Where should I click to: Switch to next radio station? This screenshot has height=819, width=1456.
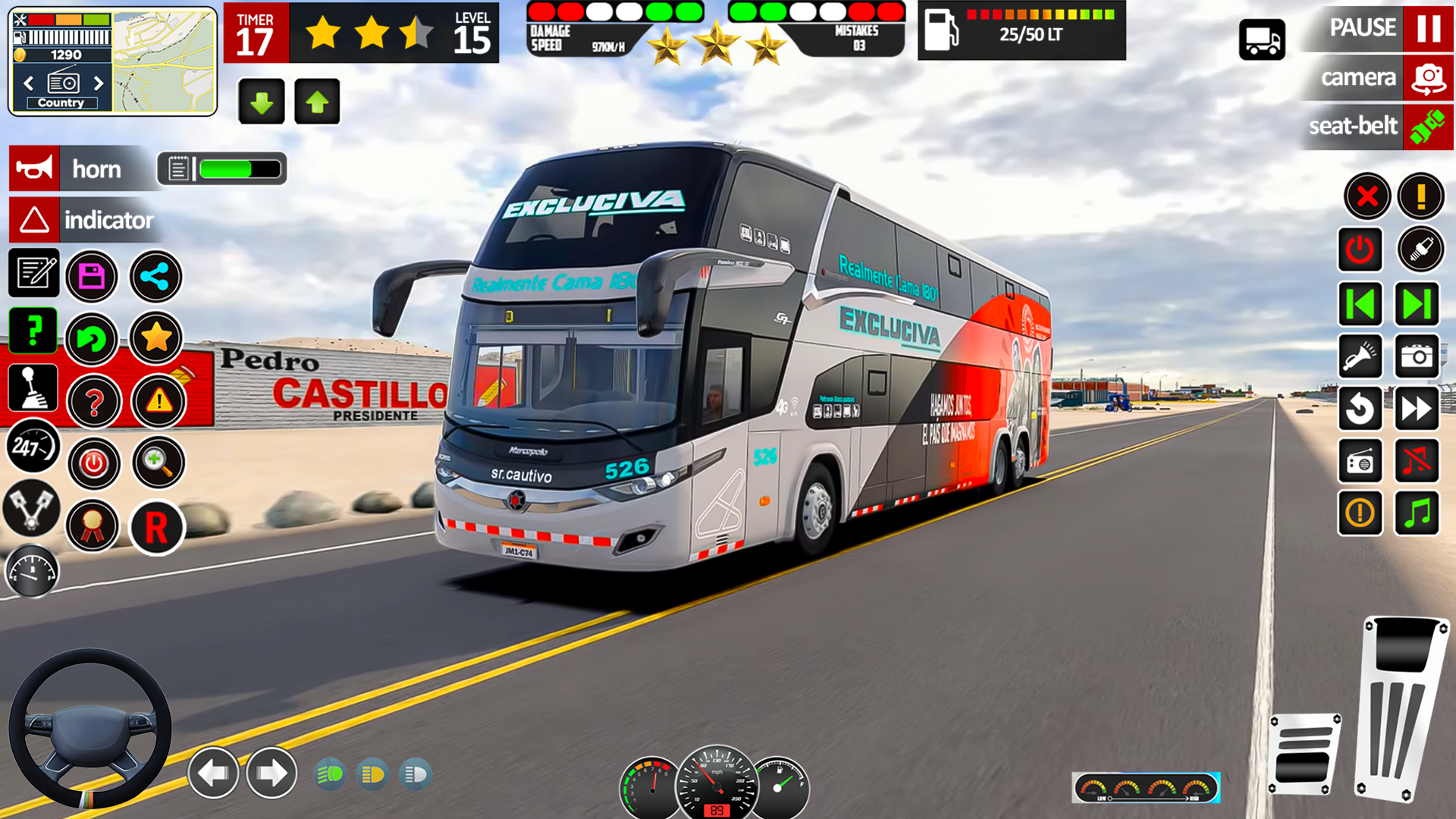[99, 83]
